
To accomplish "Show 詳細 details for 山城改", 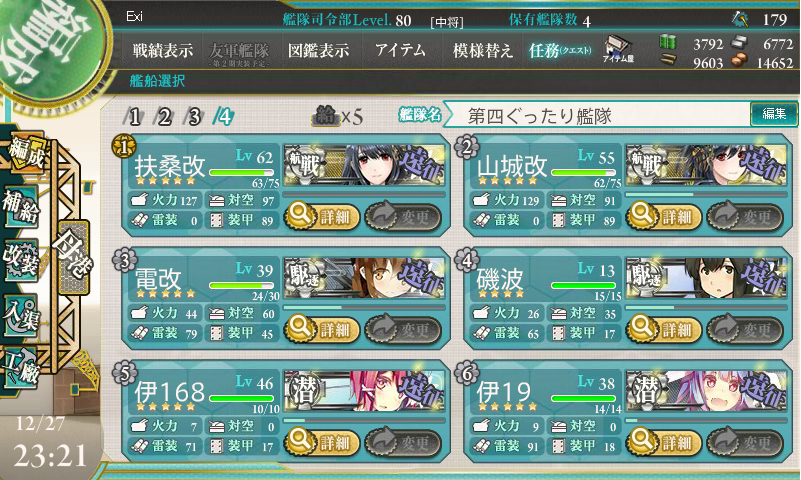I will 661,215.
